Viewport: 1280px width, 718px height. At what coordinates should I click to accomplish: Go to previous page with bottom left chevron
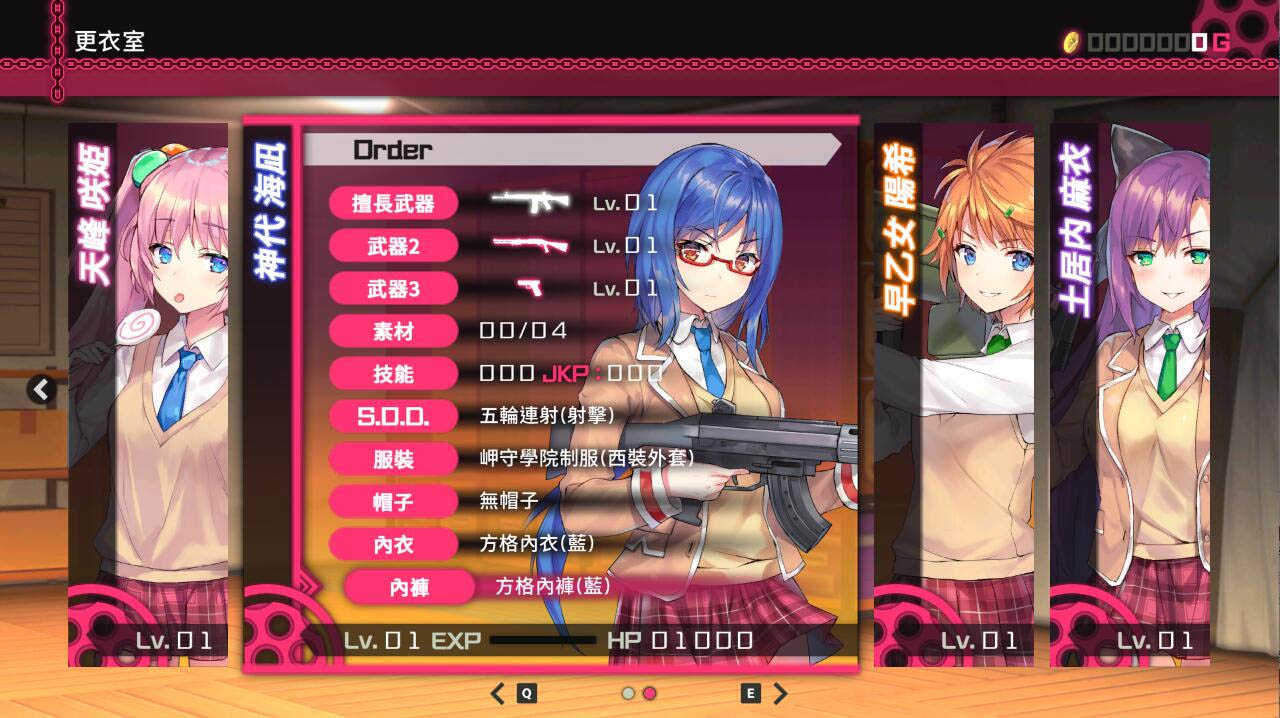(x=498, y=693)
